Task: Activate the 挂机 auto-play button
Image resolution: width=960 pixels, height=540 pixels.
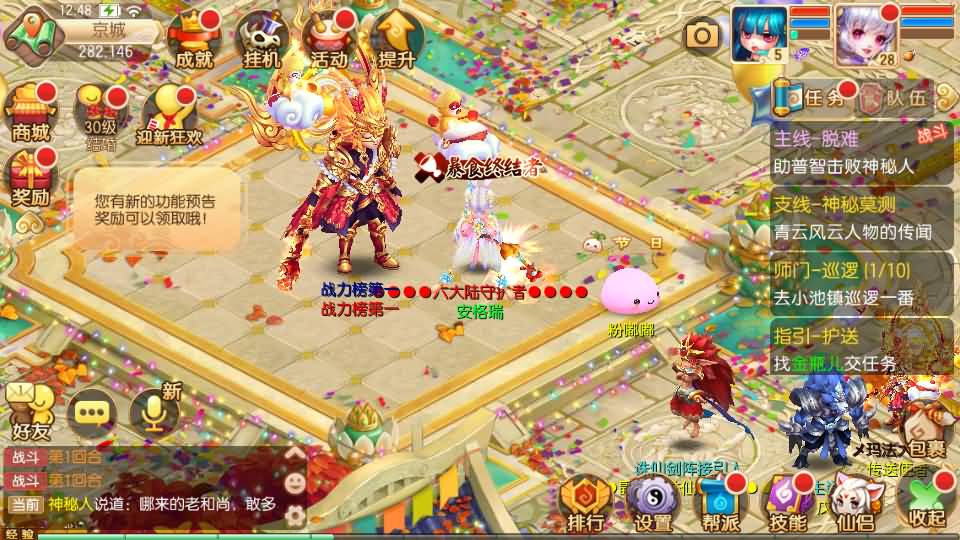Action: (262, 42)
